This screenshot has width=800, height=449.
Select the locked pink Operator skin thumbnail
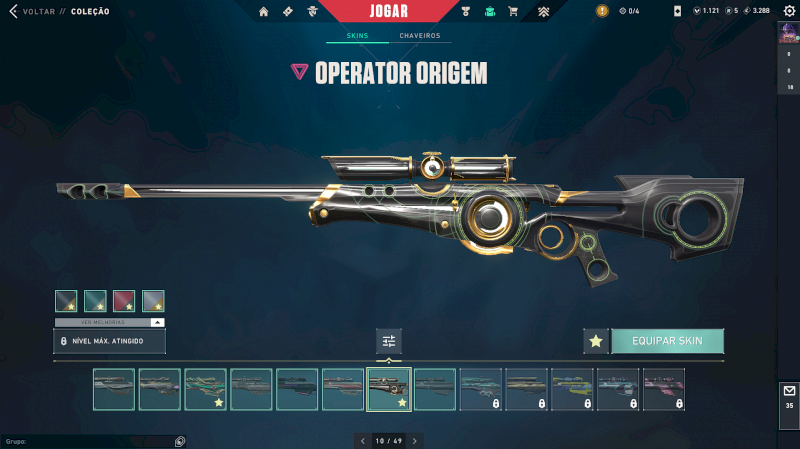click(x=664, y=389)
